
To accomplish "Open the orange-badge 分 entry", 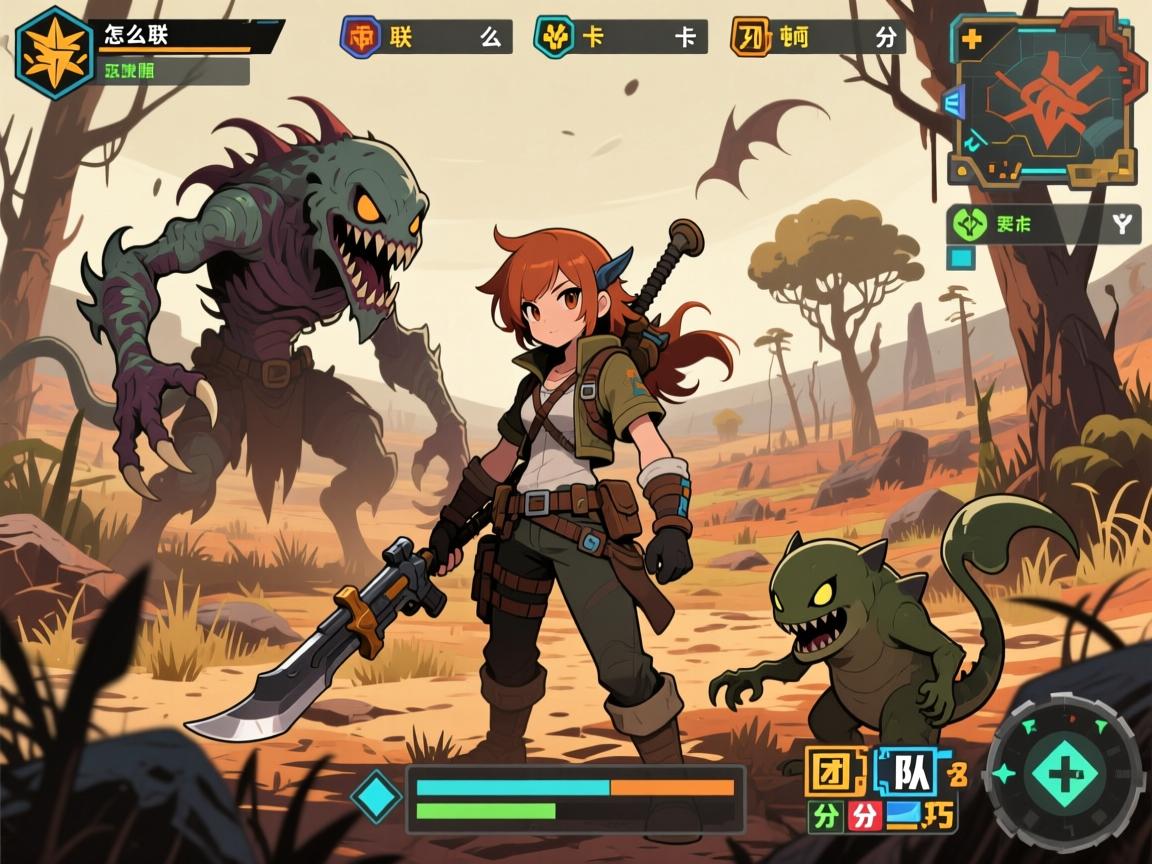I will point(818,37).
